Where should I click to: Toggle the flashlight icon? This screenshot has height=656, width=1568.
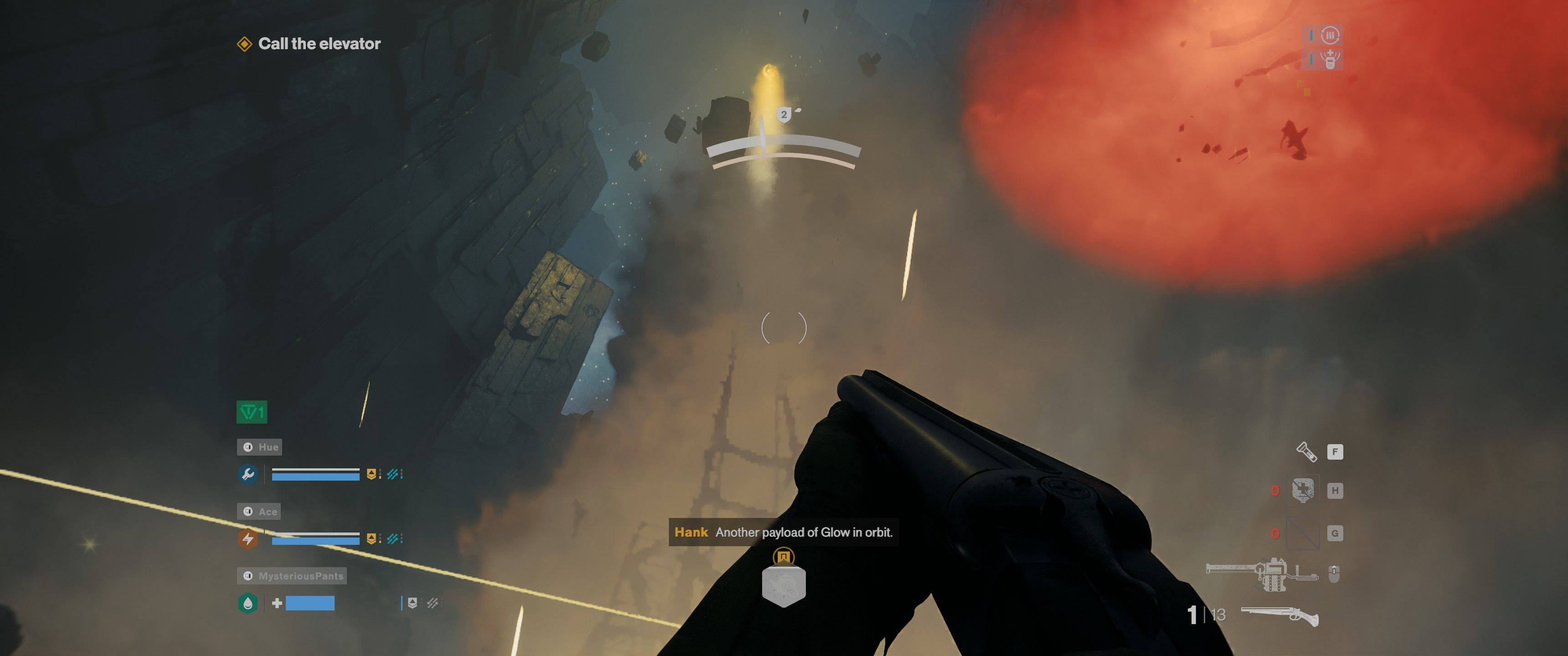[1306, 451]
